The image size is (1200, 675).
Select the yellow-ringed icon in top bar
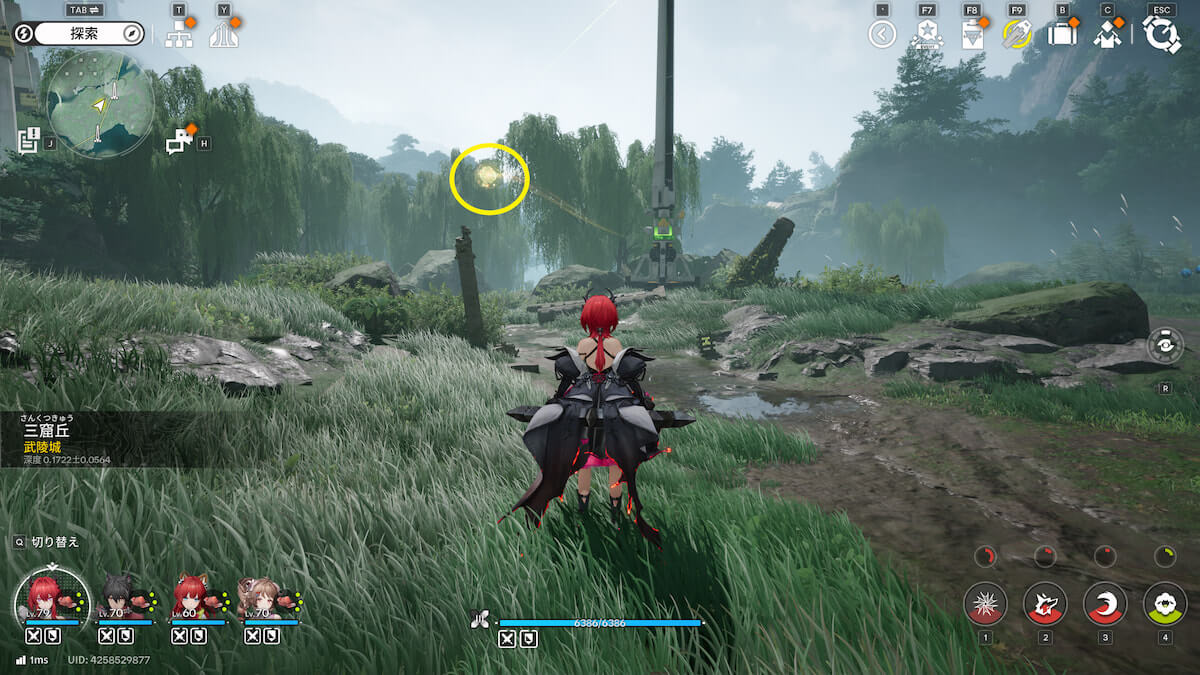pos(1017,35)
